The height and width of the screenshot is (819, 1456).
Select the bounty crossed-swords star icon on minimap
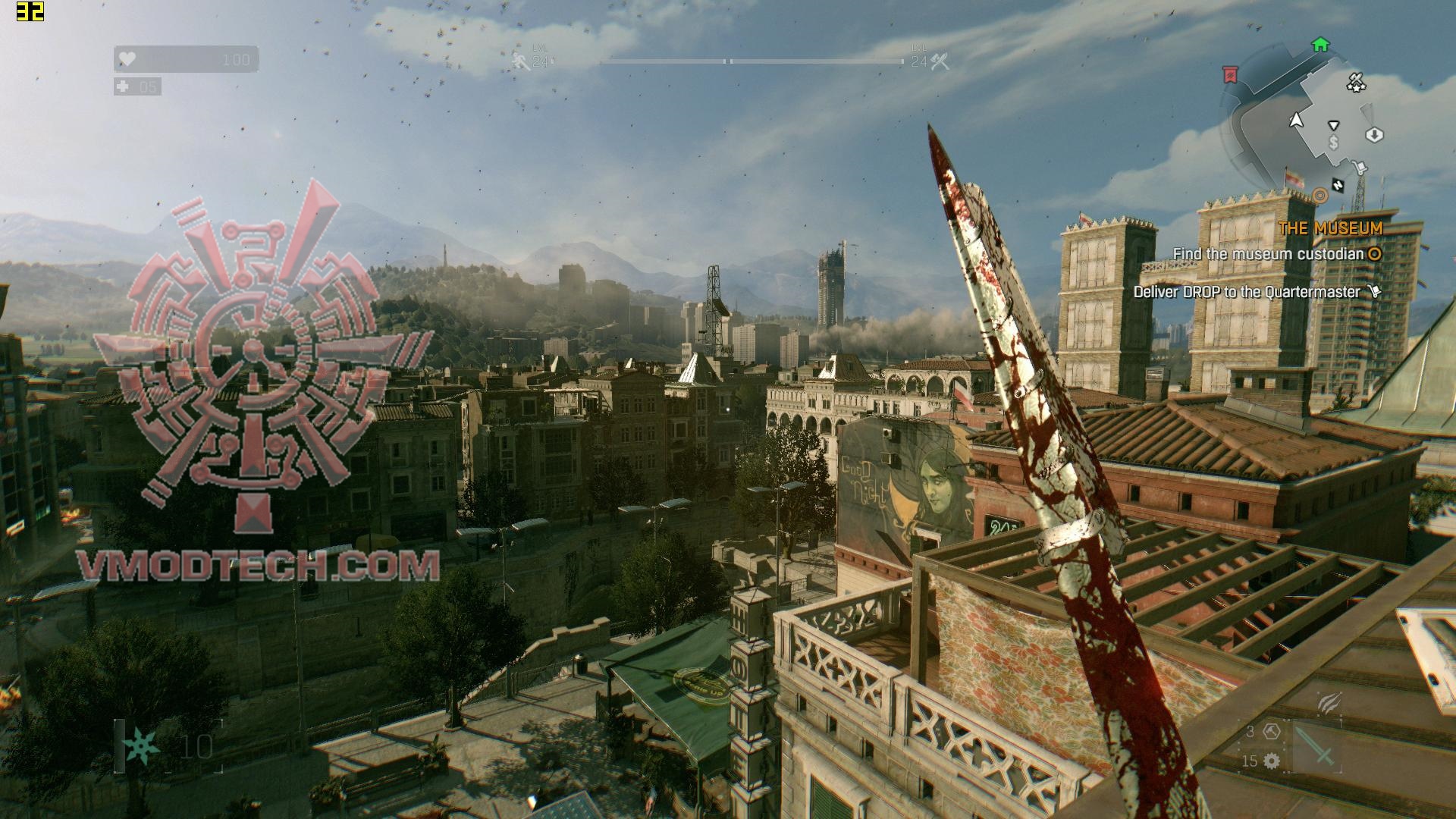(x=1357, y=83)
